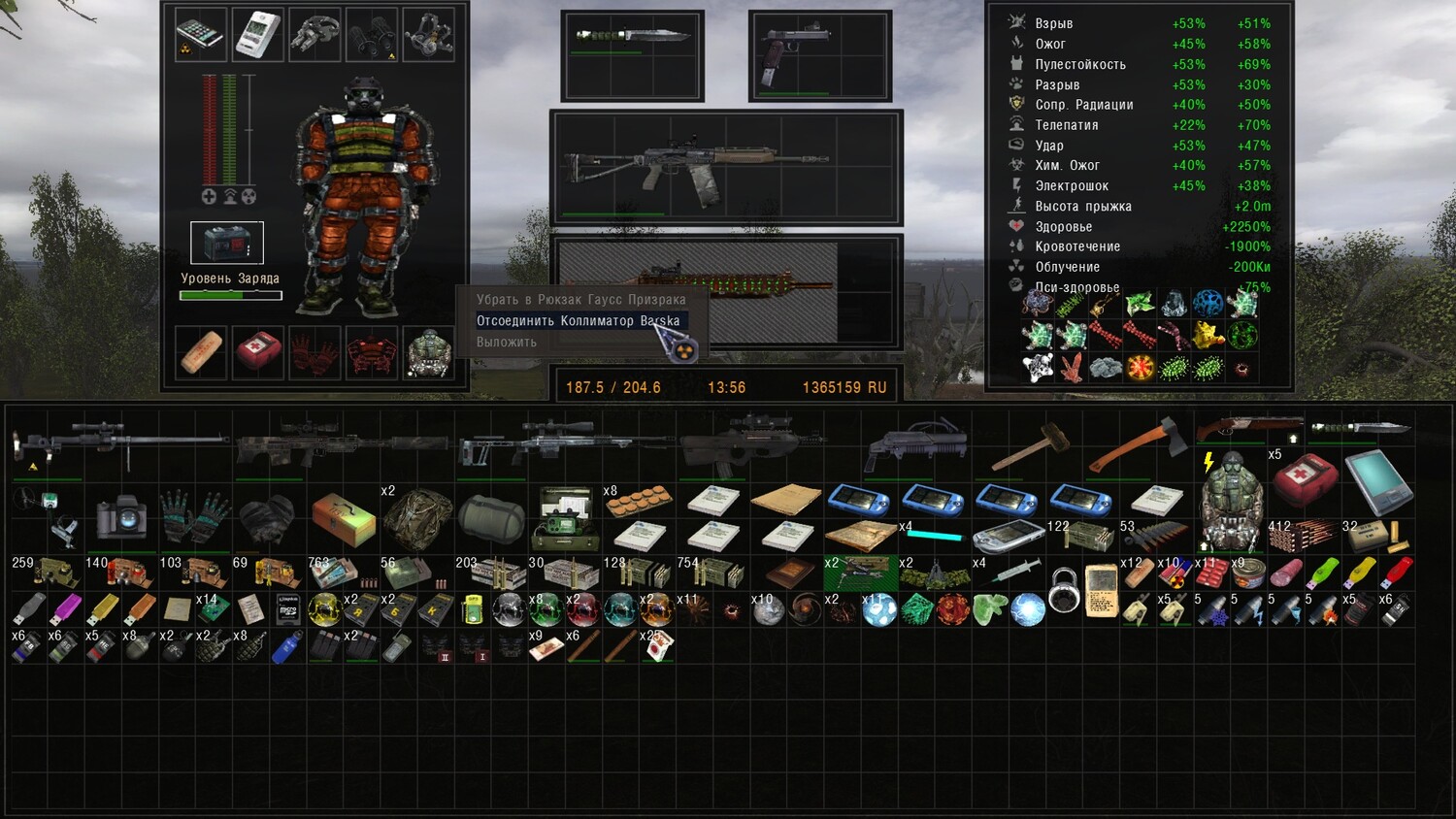Choose the 'Выложить' menu option

(507, 343)
